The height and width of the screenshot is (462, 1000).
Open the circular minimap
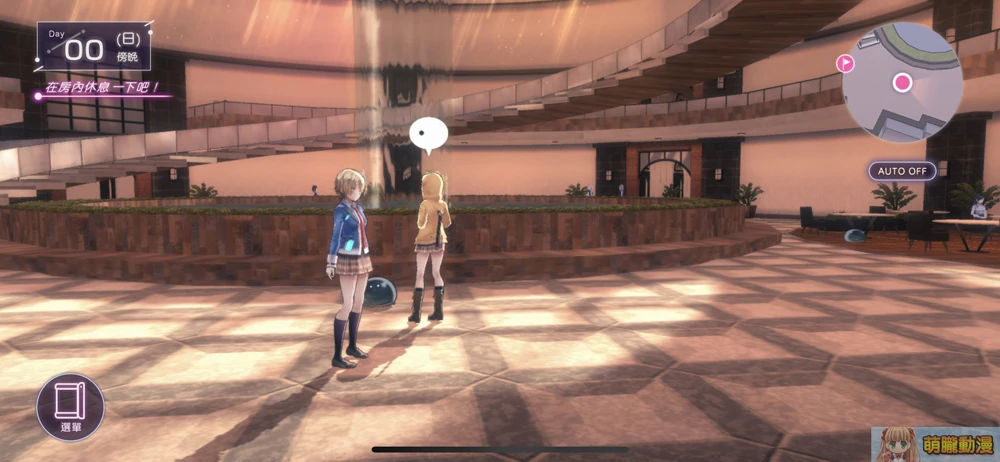[902, 83]
